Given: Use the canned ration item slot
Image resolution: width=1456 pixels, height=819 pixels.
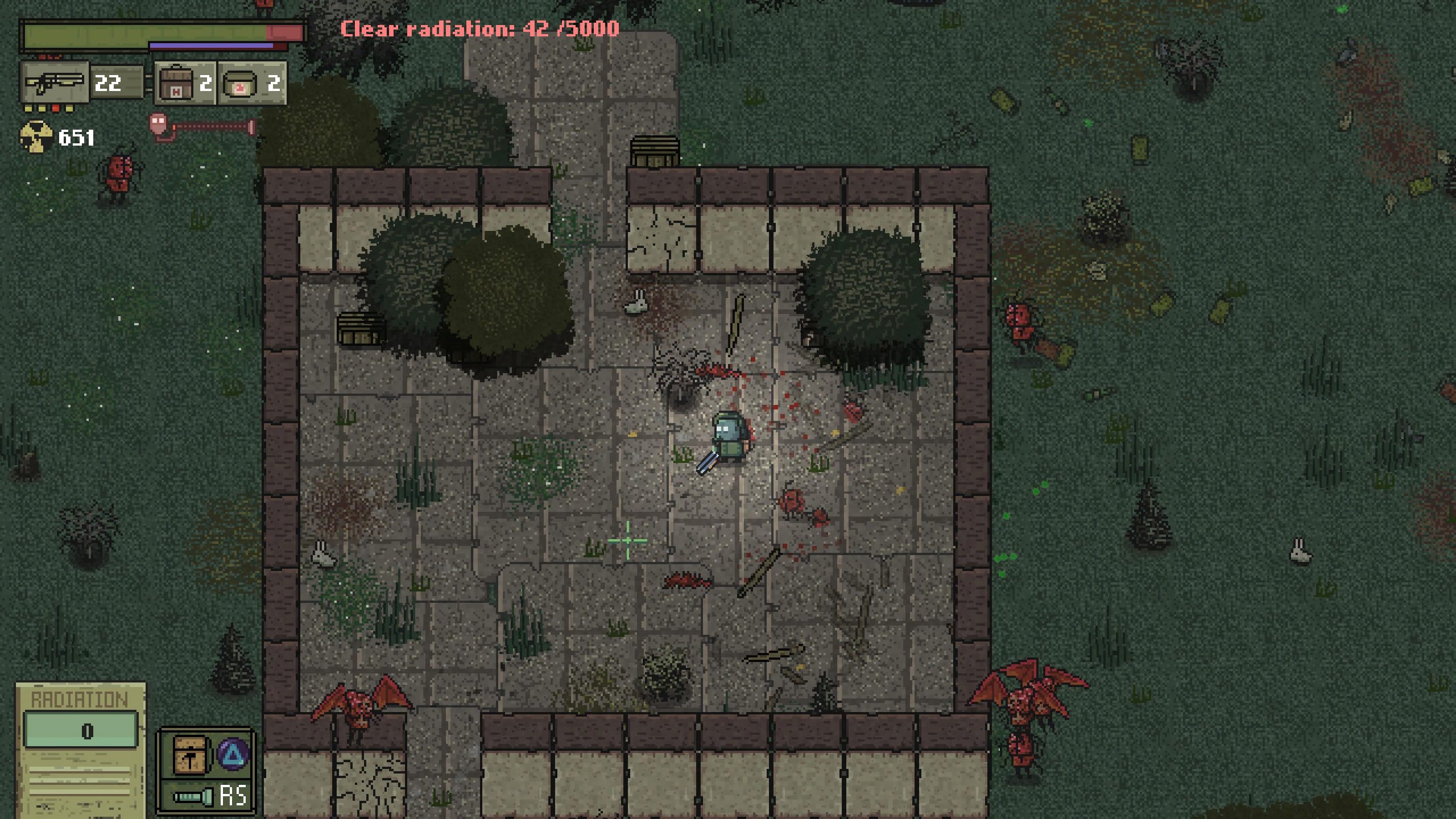Looking at the screenshot, I should (239, 84).
